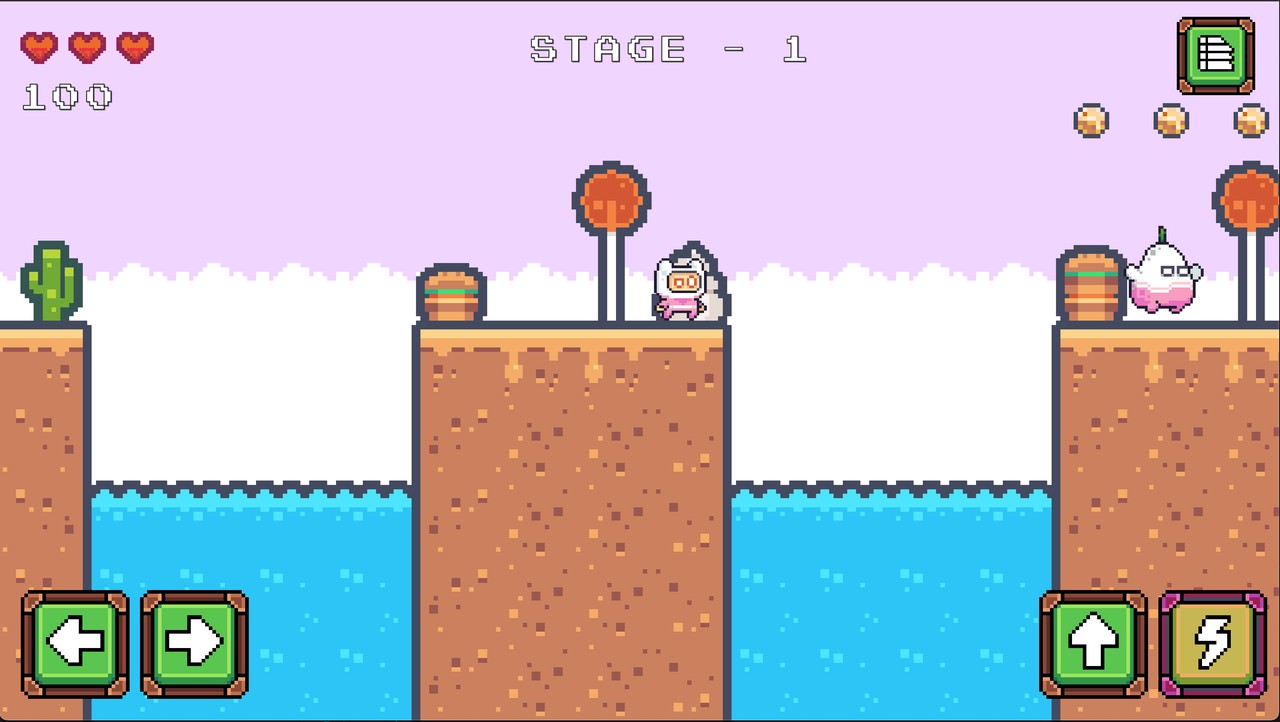Click the middle coin in the top-right row

1169,120
